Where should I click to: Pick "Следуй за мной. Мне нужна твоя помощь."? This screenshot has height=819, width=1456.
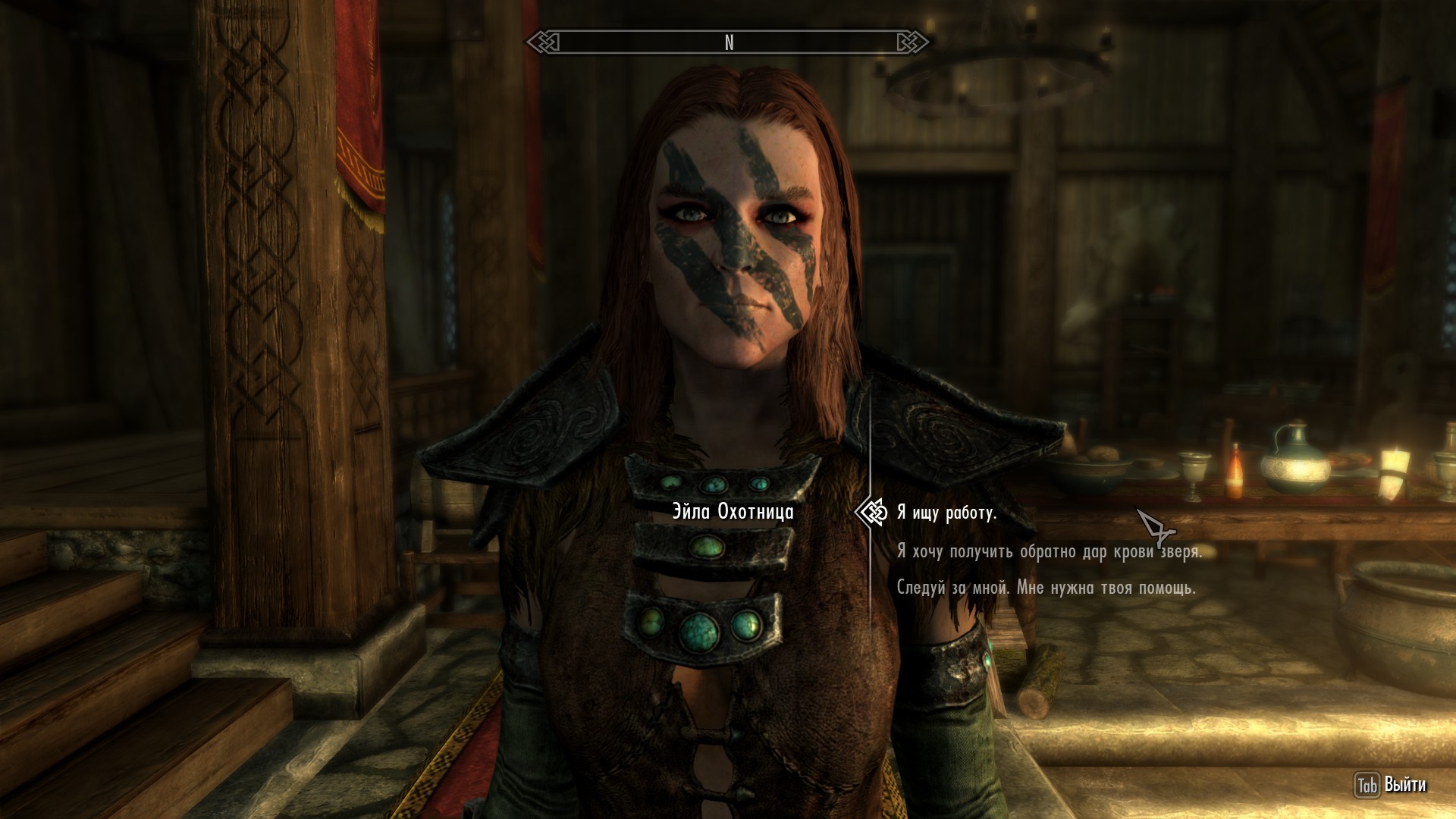click(x=1046, y=588)
